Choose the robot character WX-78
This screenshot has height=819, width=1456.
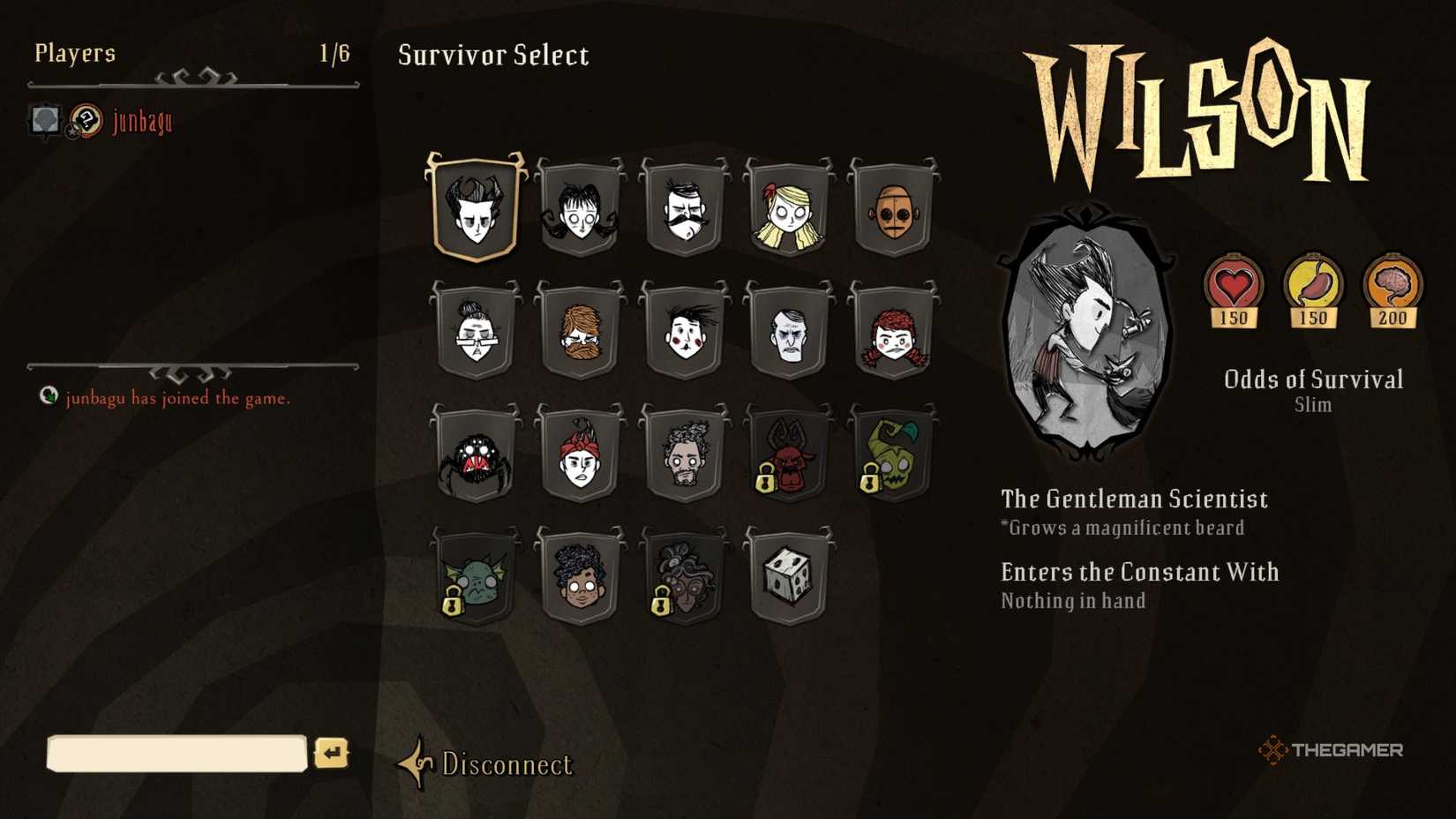pyautogui.click(x=894, y=212)
